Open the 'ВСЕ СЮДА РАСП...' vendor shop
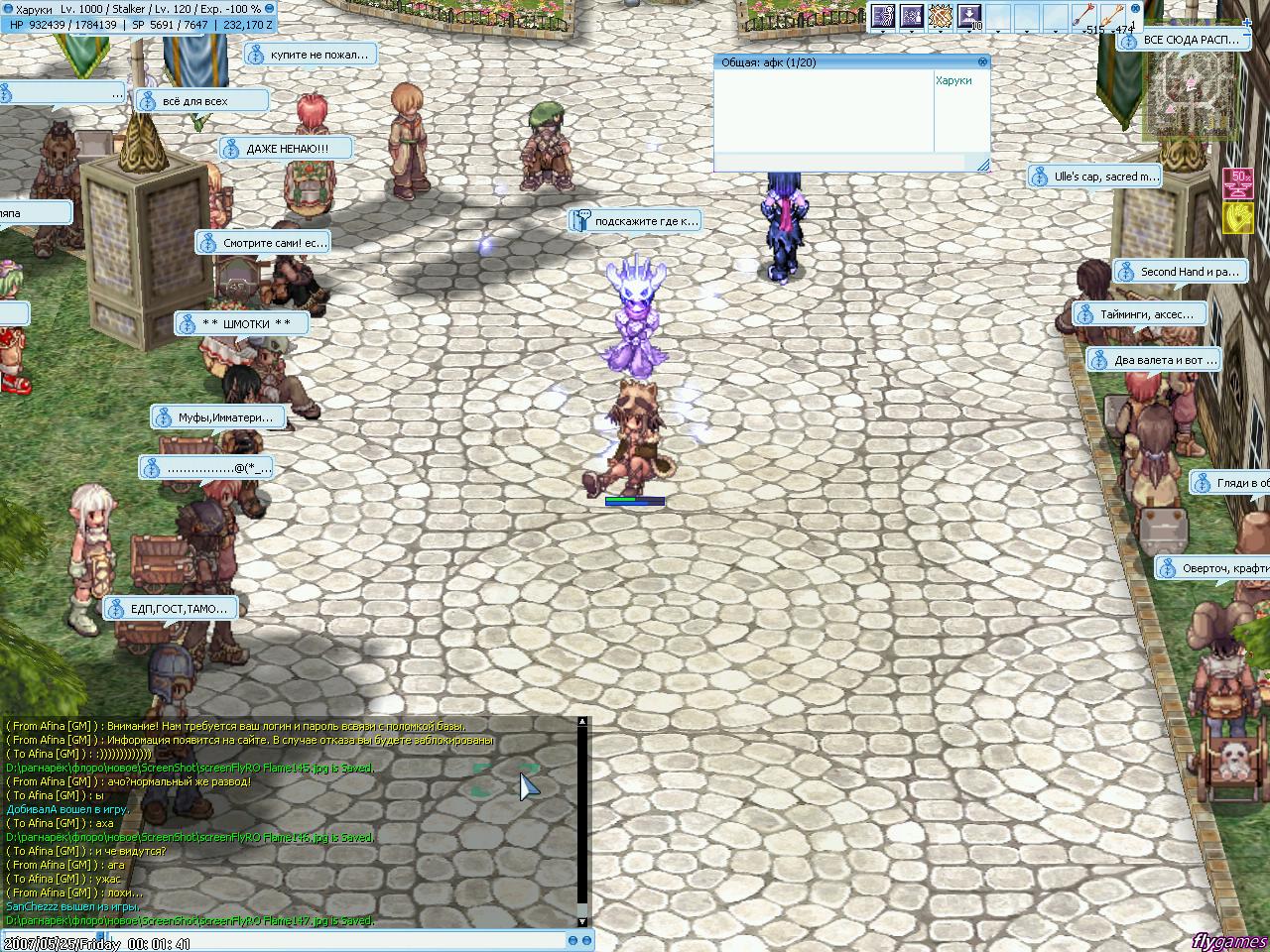The height and width of the screenshot is (952, 1270). pos(1190,40)
